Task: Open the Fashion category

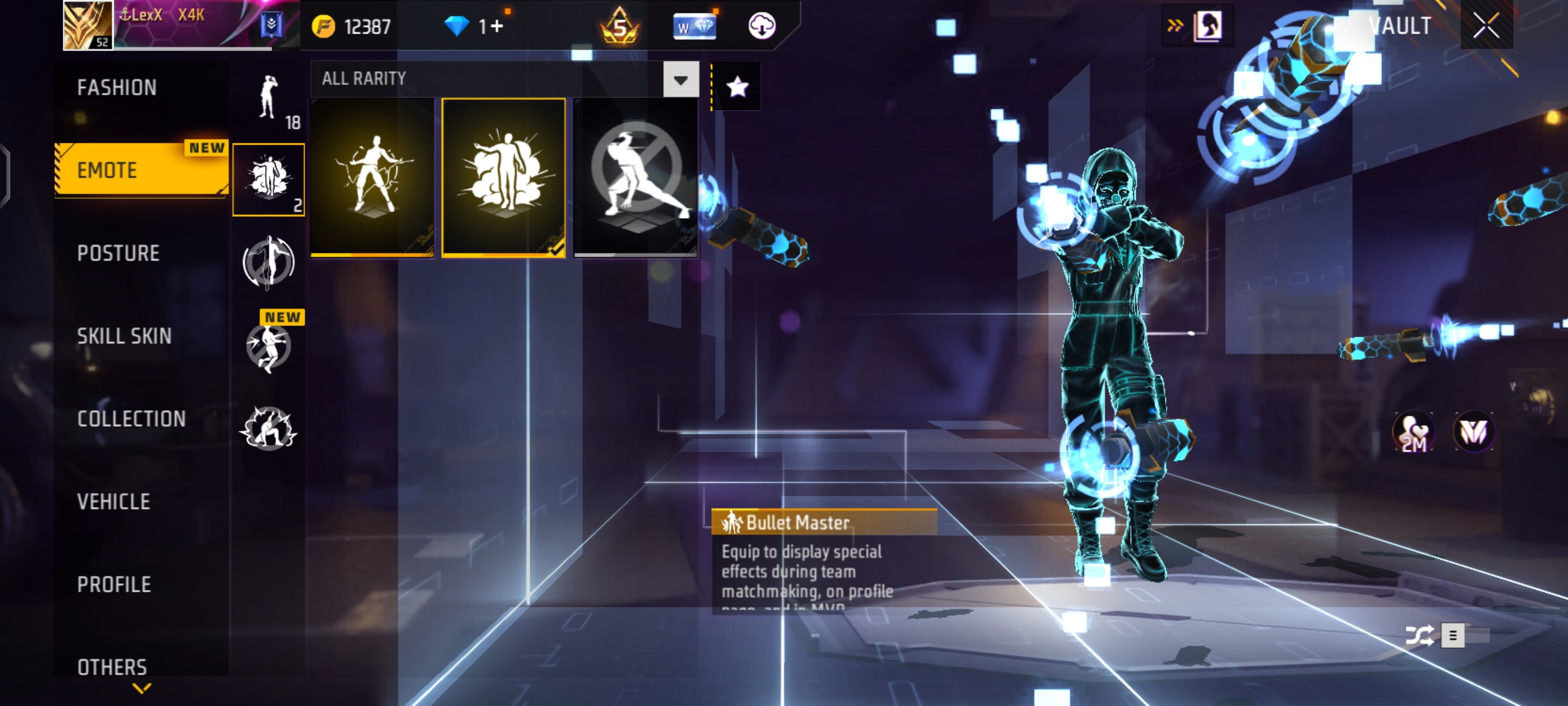Action: tap(117, 88)
